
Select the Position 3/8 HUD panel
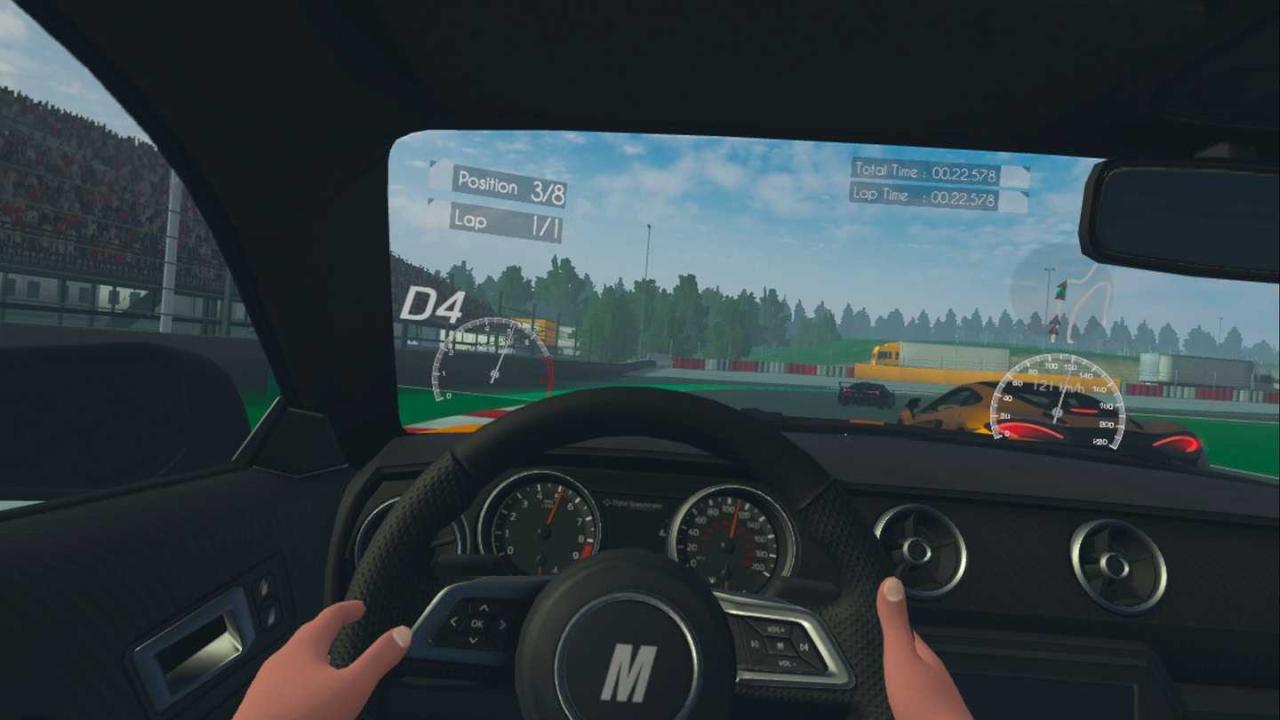point(508,186)
